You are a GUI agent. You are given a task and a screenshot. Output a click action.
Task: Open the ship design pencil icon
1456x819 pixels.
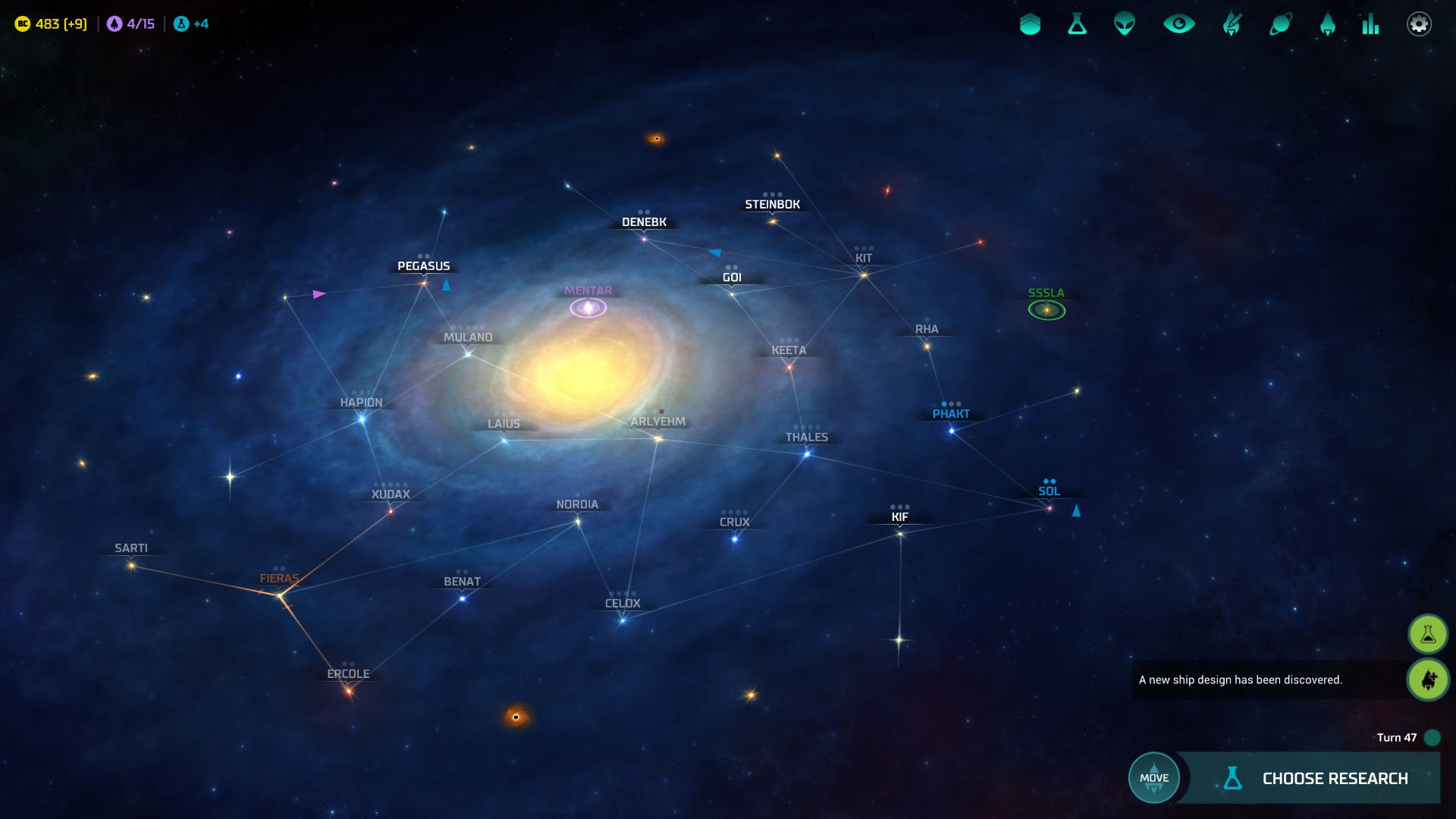click(x=1232, y=24)
